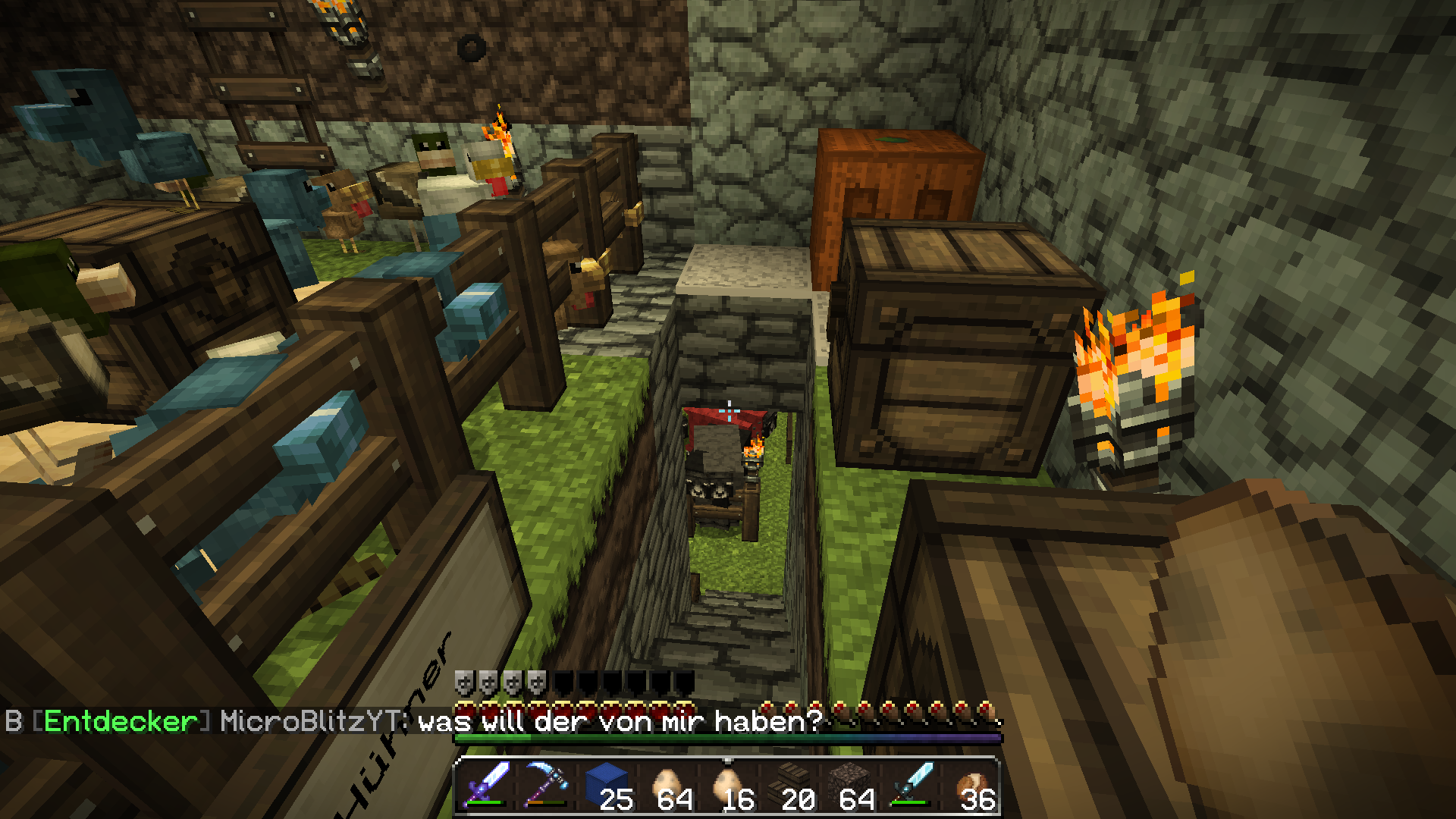The height and width of the screenshot is (819, 1456).
Task: Choose the blue block stack of 25
Action: [x=607, y=786]
